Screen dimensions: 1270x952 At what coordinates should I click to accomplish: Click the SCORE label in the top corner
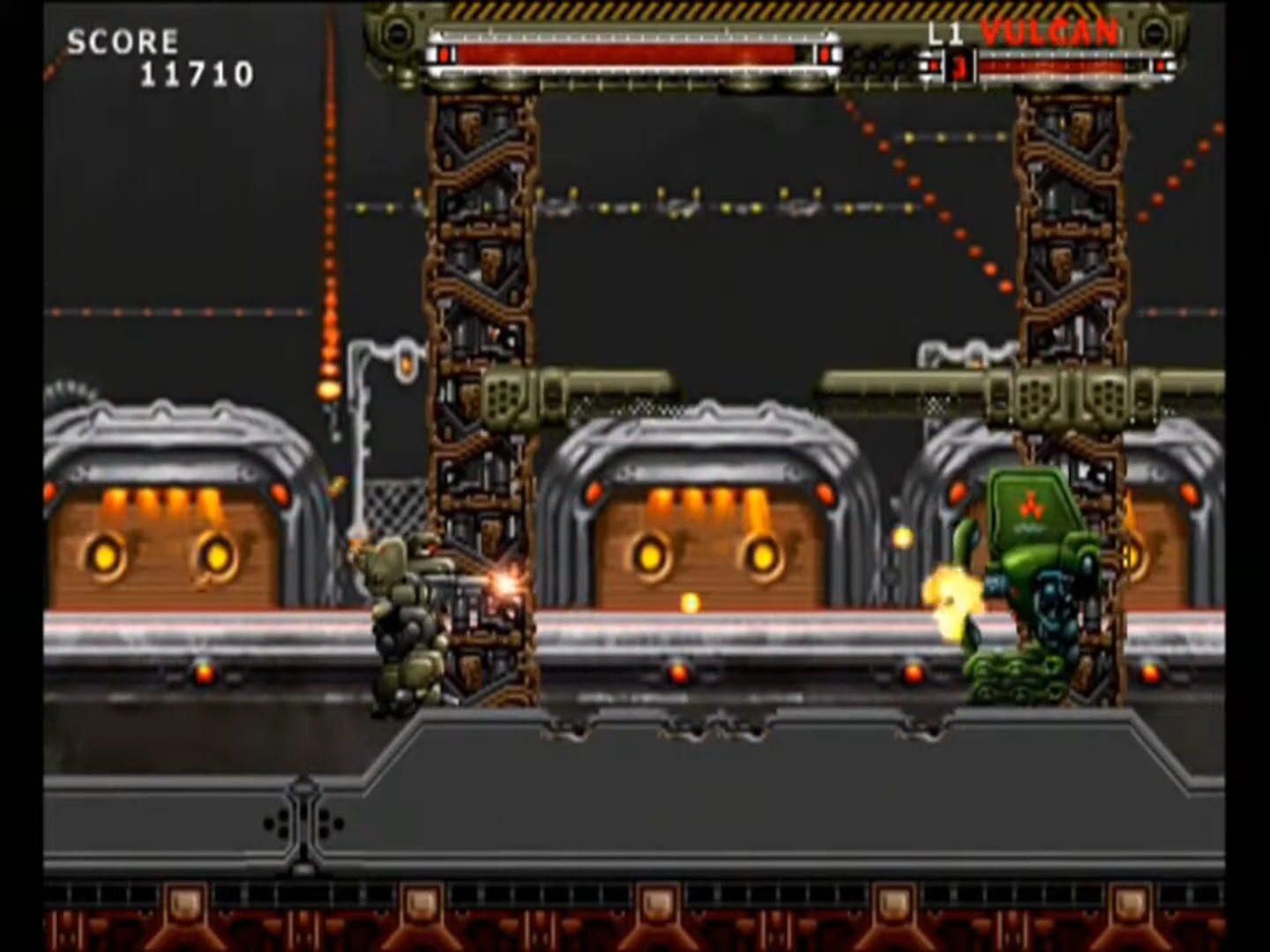pos(123,40)
